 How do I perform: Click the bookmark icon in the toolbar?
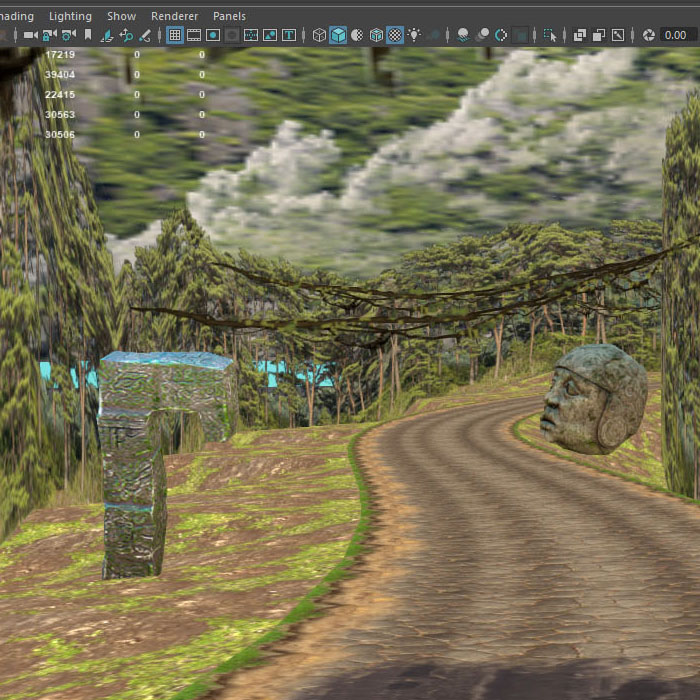(x=88, y=35)
